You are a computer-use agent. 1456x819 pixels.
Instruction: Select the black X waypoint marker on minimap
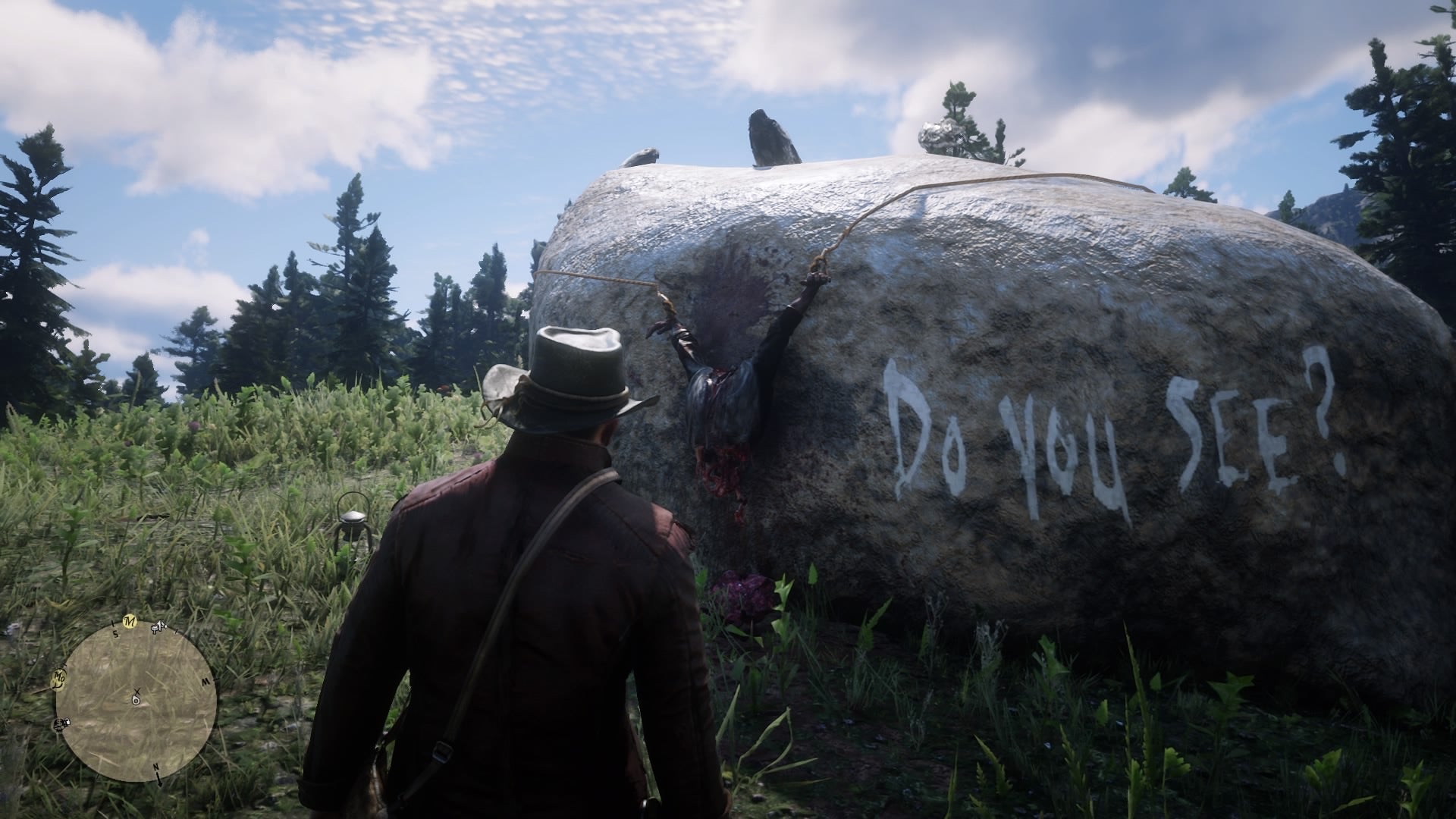point(136,690)
